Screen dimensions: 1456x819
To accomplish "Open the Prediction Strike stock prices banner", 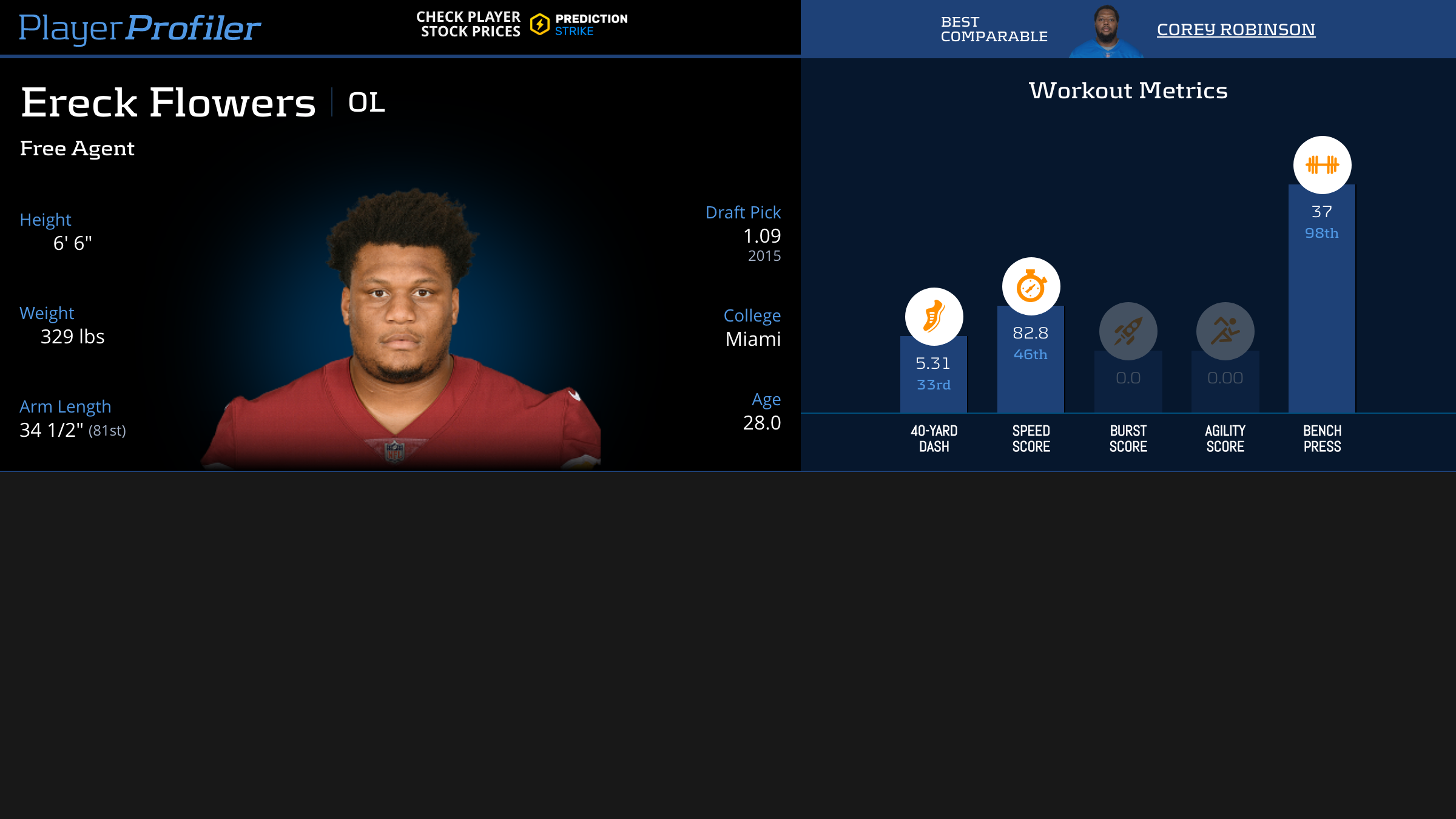I will pyautogui.click(x=522, y=24).
